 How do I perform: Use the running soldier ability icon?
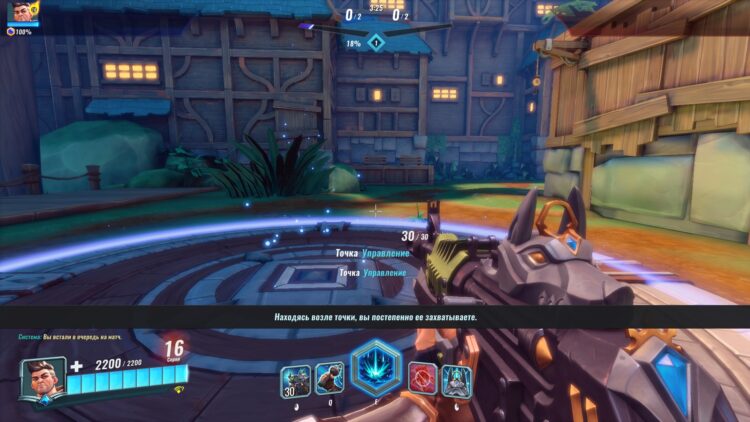(330, 378)
